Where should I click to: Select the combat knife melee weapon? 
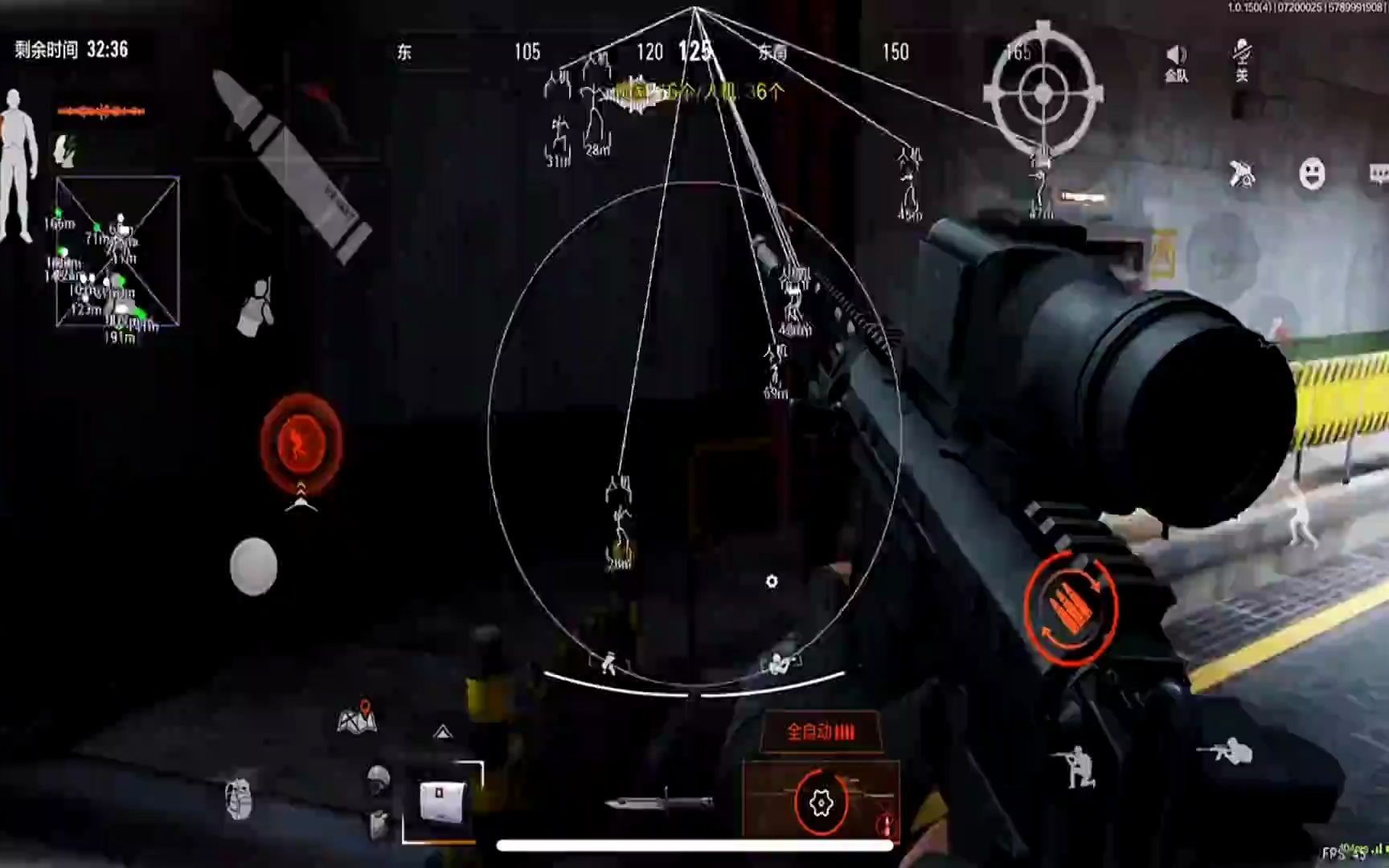coord(659,800)
